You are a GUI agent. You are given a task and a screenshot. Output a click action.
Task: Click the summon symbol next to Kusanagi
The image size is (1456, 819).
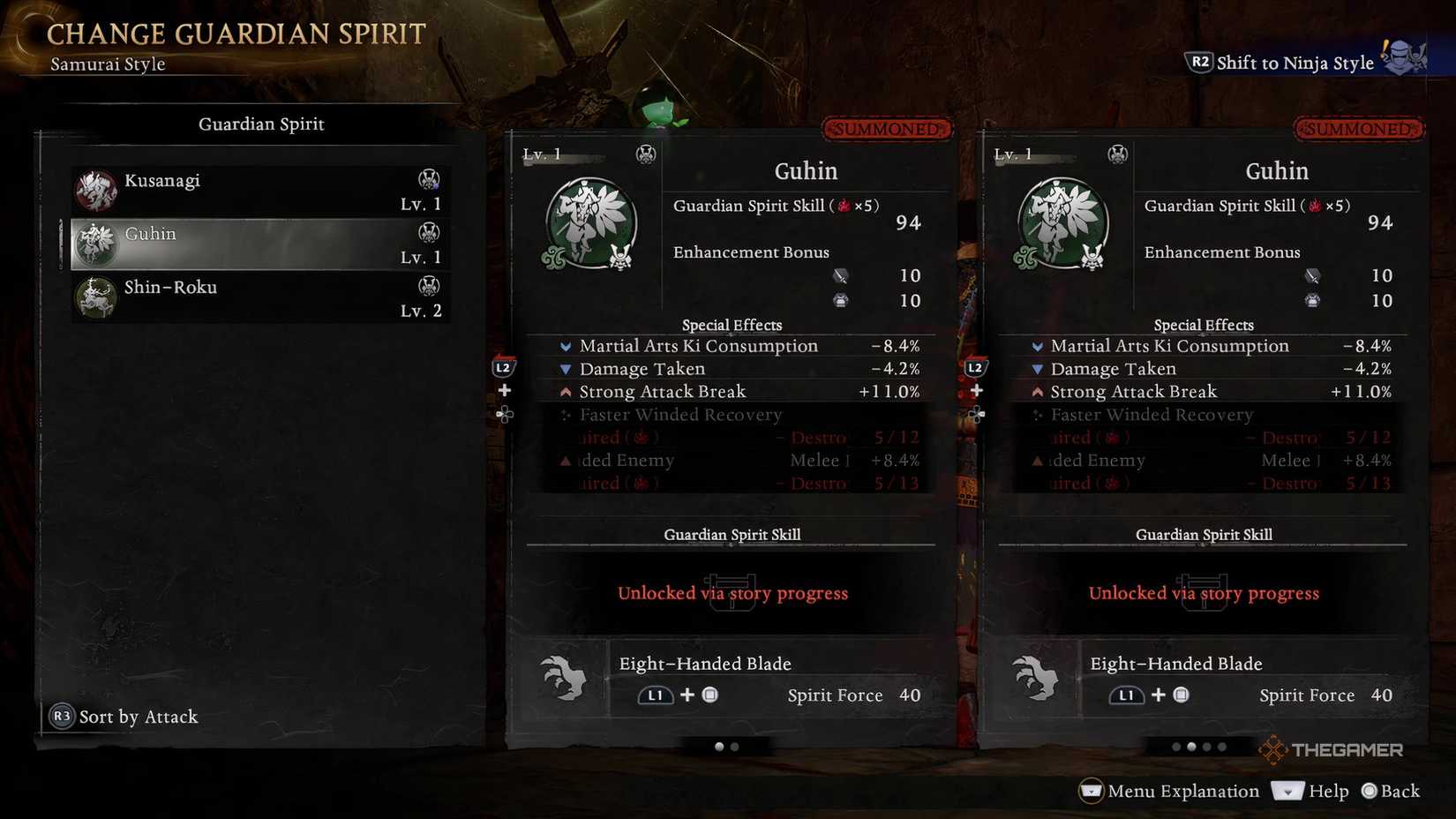(429, 179)
